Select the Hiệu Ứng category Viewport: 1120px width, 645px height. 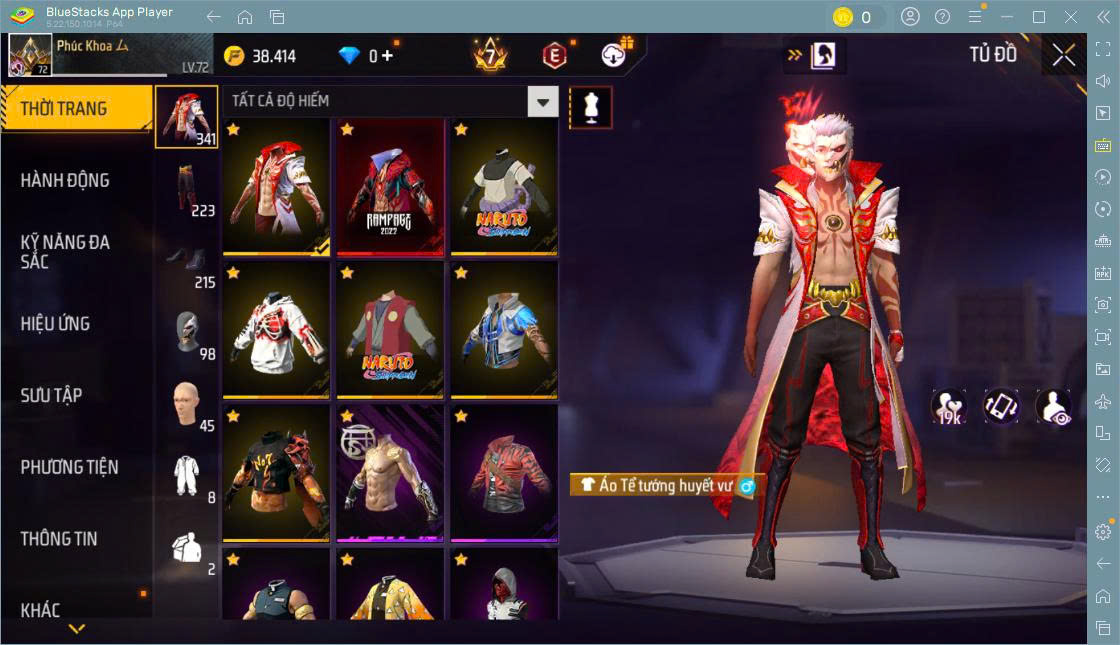[56, 324]
